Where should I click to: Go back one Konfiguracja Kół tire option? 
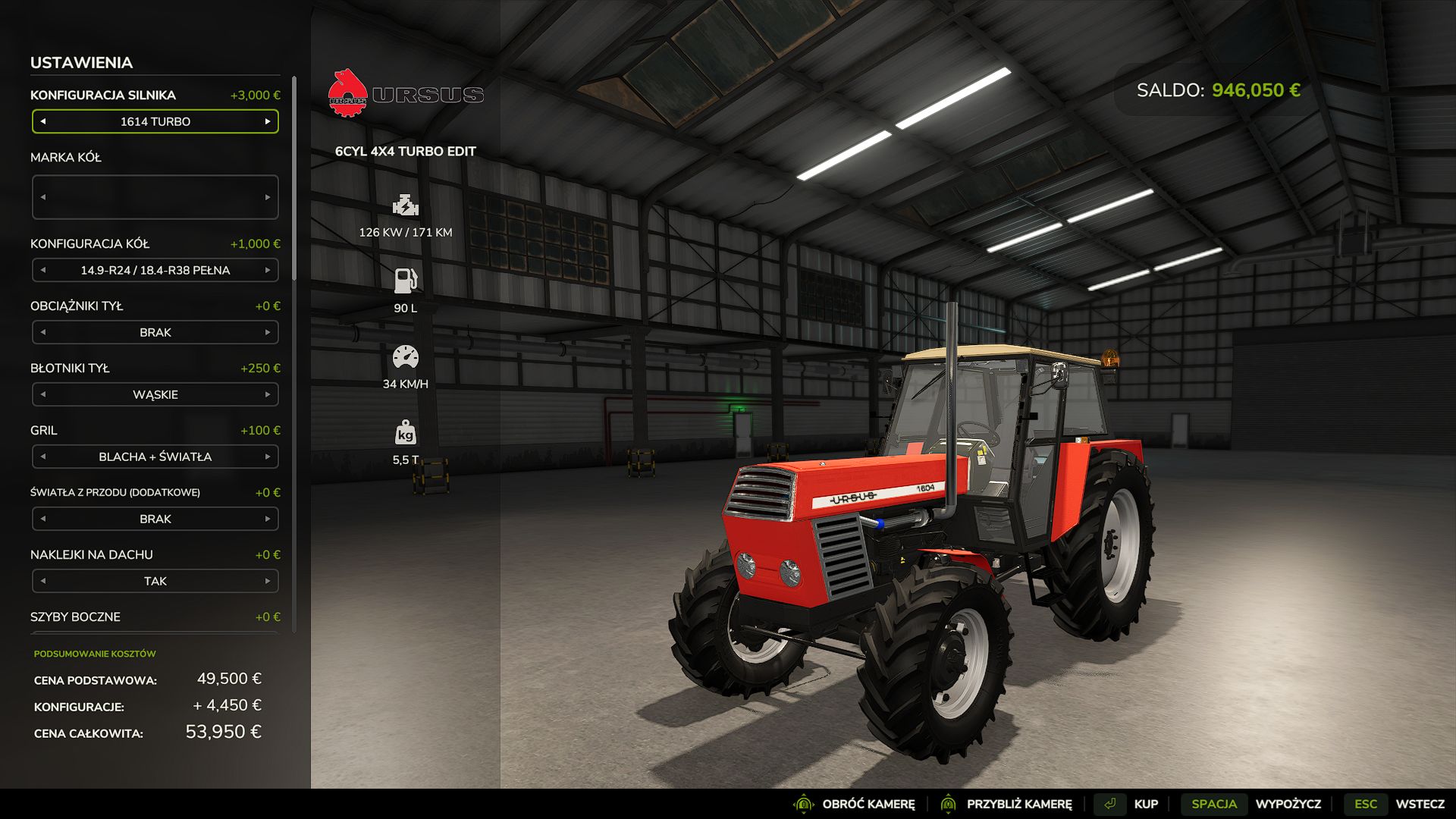click(43, 270)
